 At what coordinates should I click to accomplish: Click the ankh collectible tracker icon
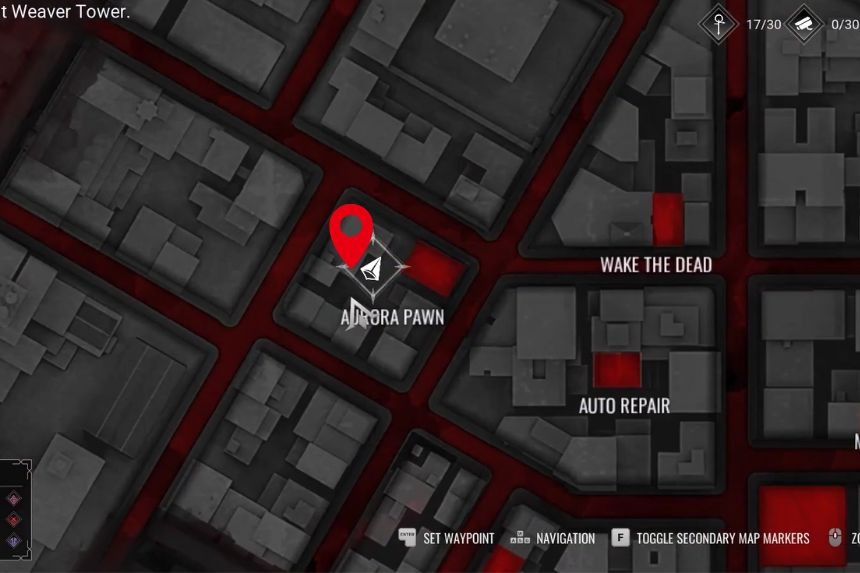pos(718,24)
